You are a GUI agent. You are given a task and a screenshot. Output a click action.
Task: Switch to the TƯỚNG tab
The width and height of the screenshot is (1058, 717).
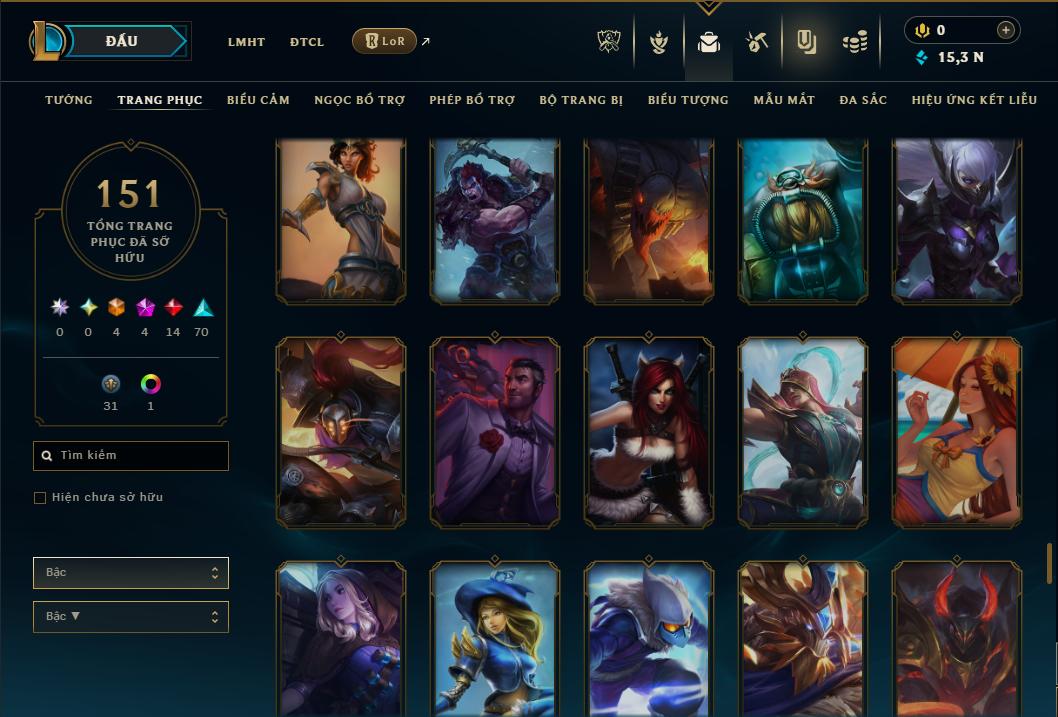tap(69, 100)
